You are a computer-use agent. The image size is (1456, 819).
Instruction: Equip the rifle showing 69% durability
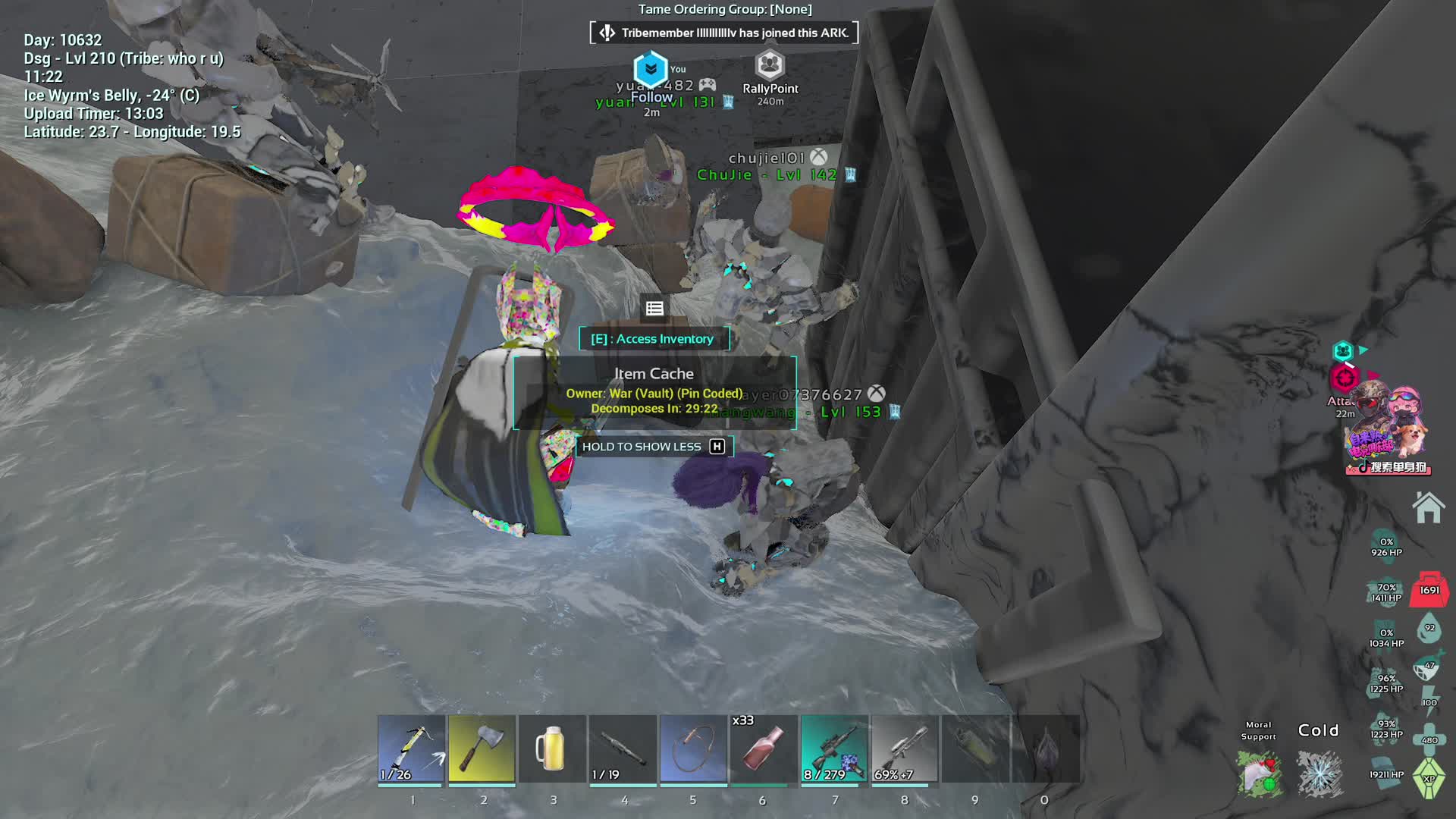(x=905, y=748)
